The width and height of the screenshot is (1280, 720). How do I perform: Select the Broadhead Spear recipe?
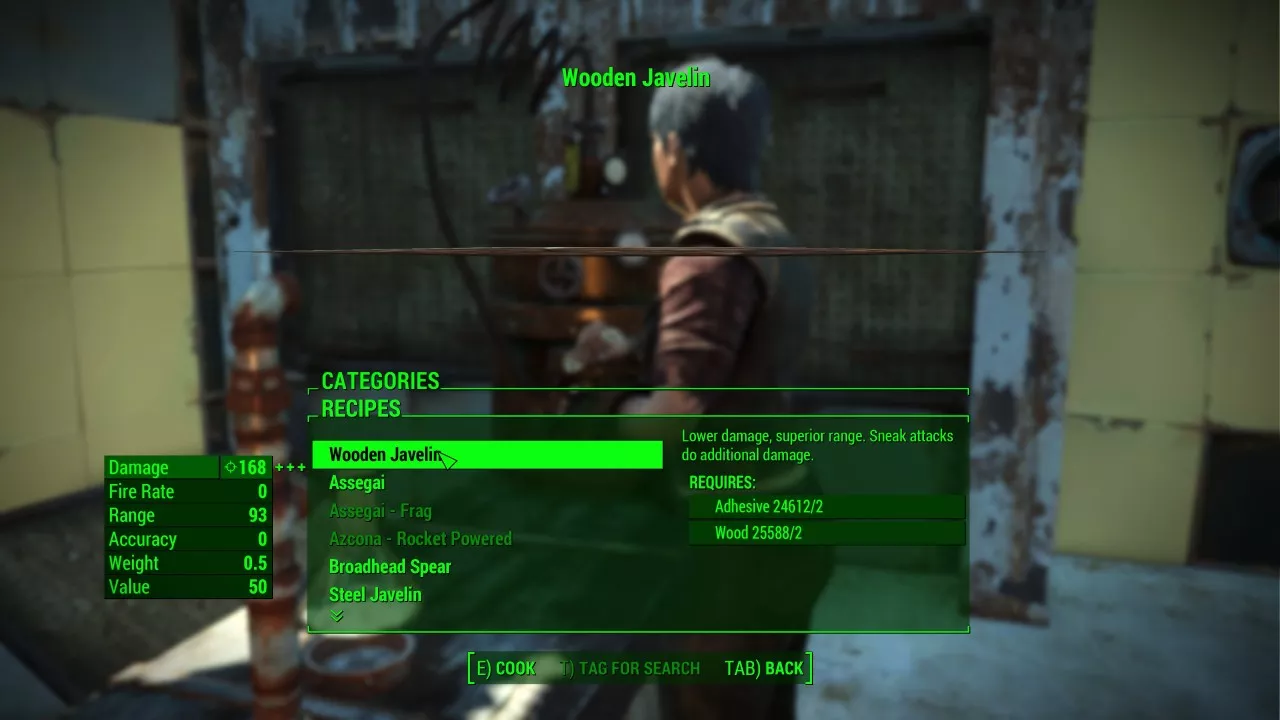pyautogui.click(x=390, y=567)
